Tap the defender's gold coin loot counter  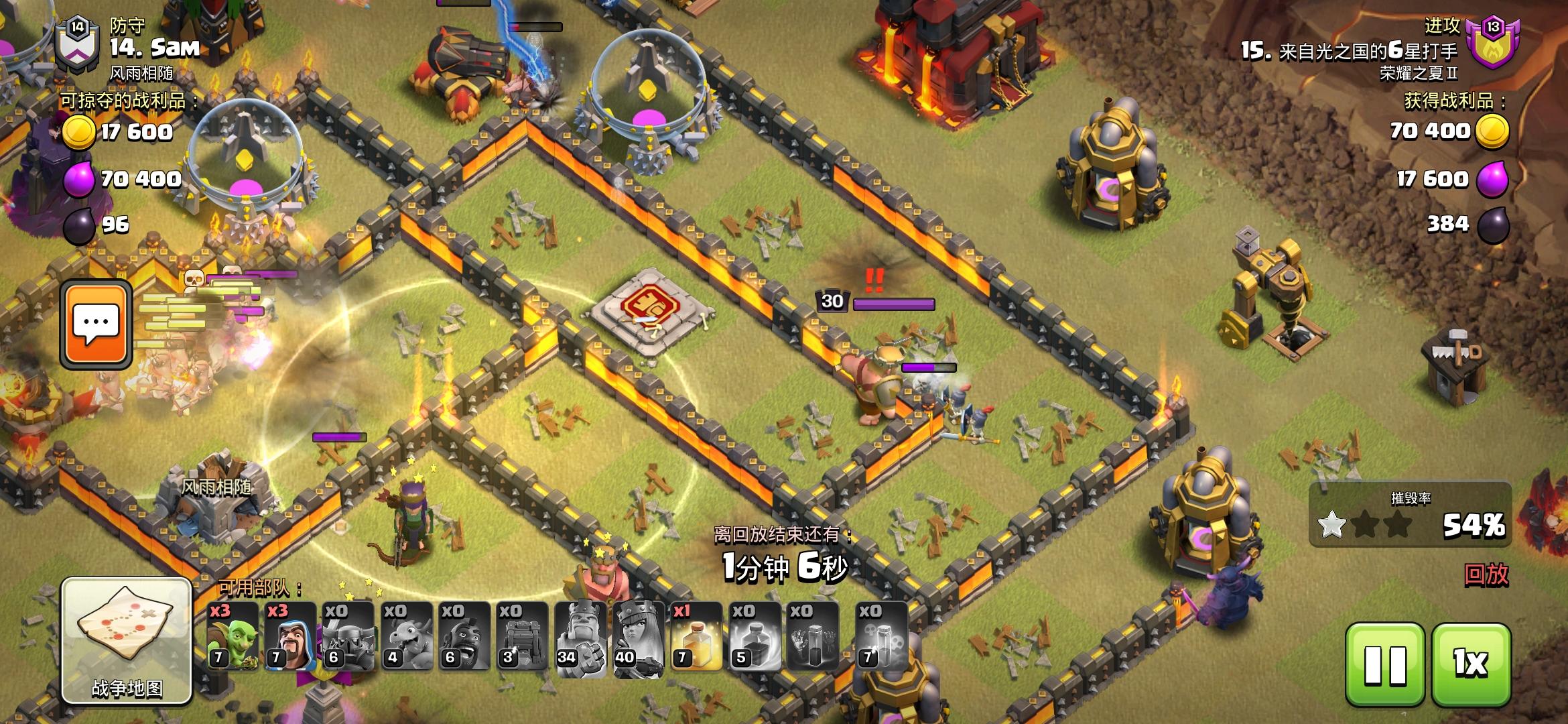point(107,133)
